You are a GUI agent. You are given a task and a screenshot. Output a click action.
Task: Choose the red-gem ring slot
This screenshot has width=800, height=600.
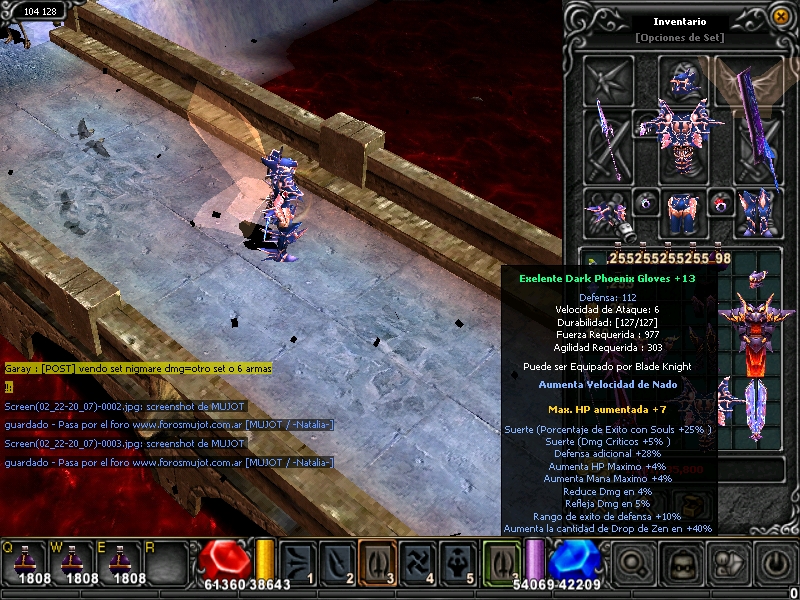pos(721,203)
